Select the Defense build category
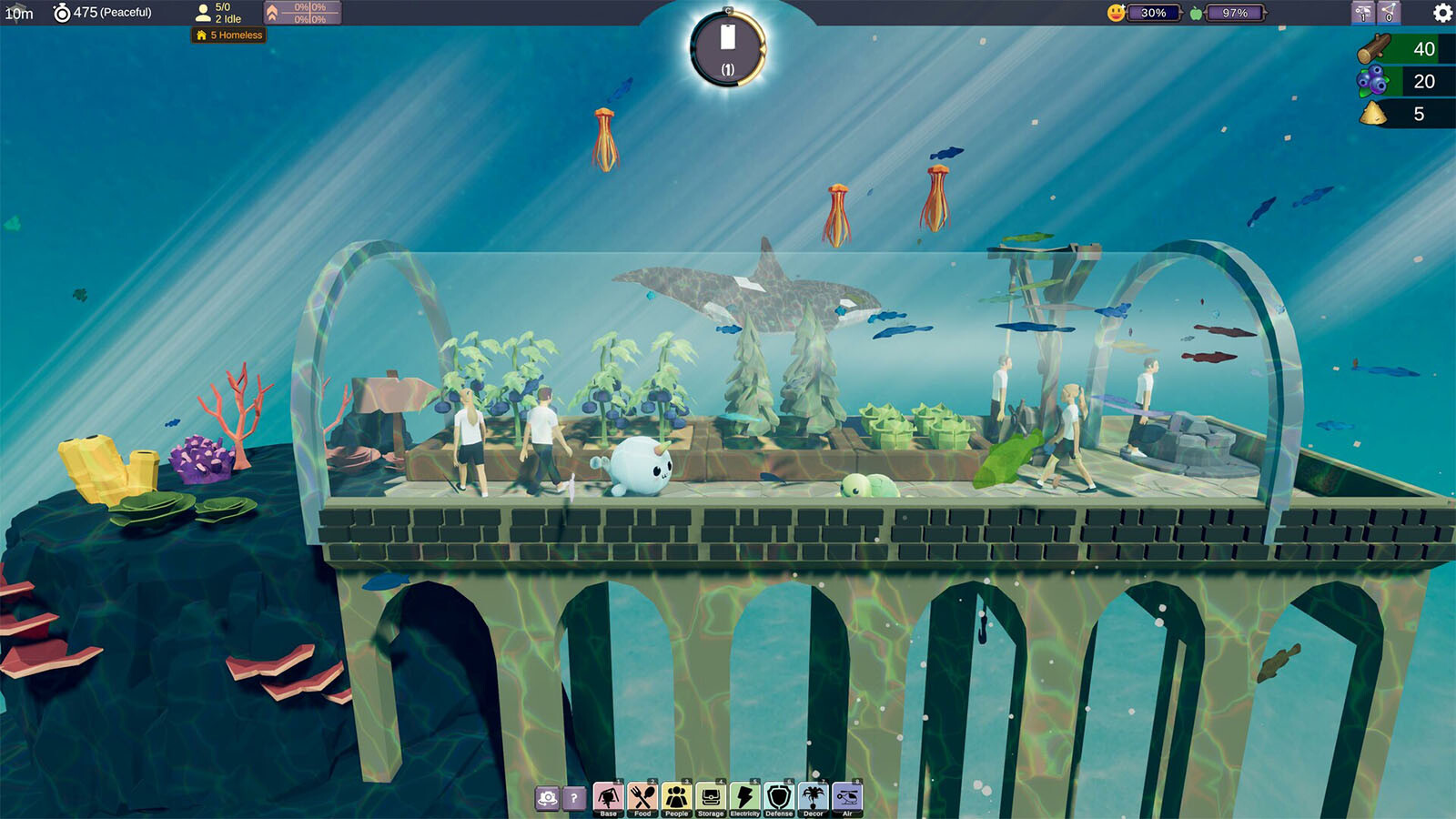The height and width of the screenshot is (819, 1456). (x=779, y=798)
